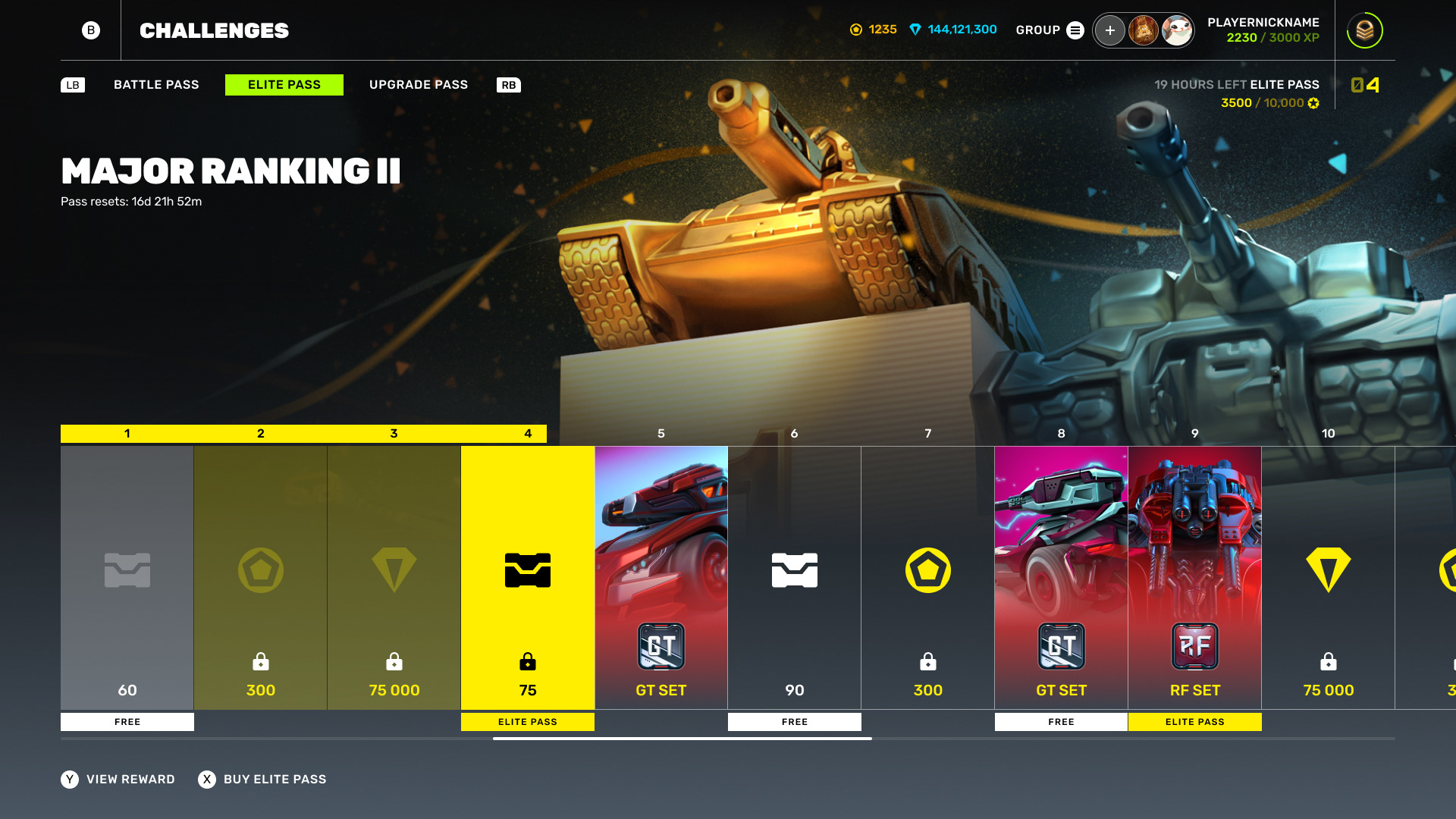Switch to the Battle Pass tab
This screenshot has width=1456, height=819.
(156, 85)
